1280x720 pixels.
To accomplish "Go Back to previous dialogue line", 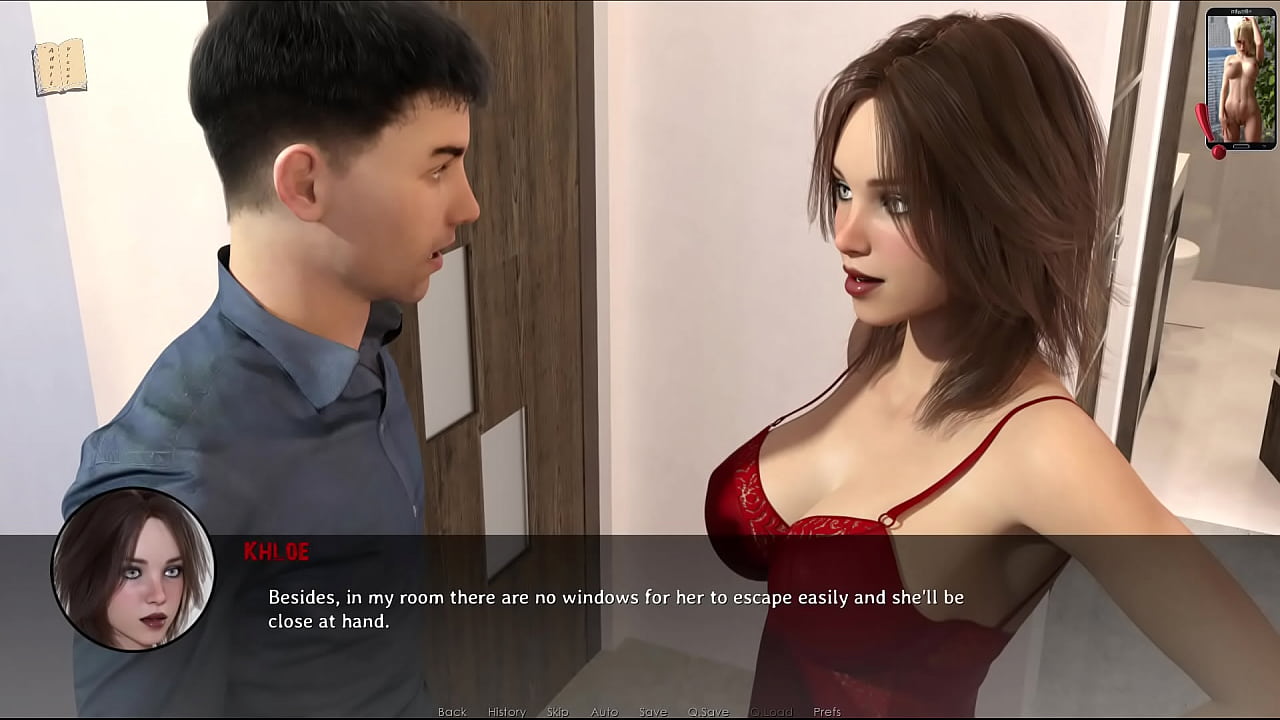I will pyautogui.click(x=452, y=712).
